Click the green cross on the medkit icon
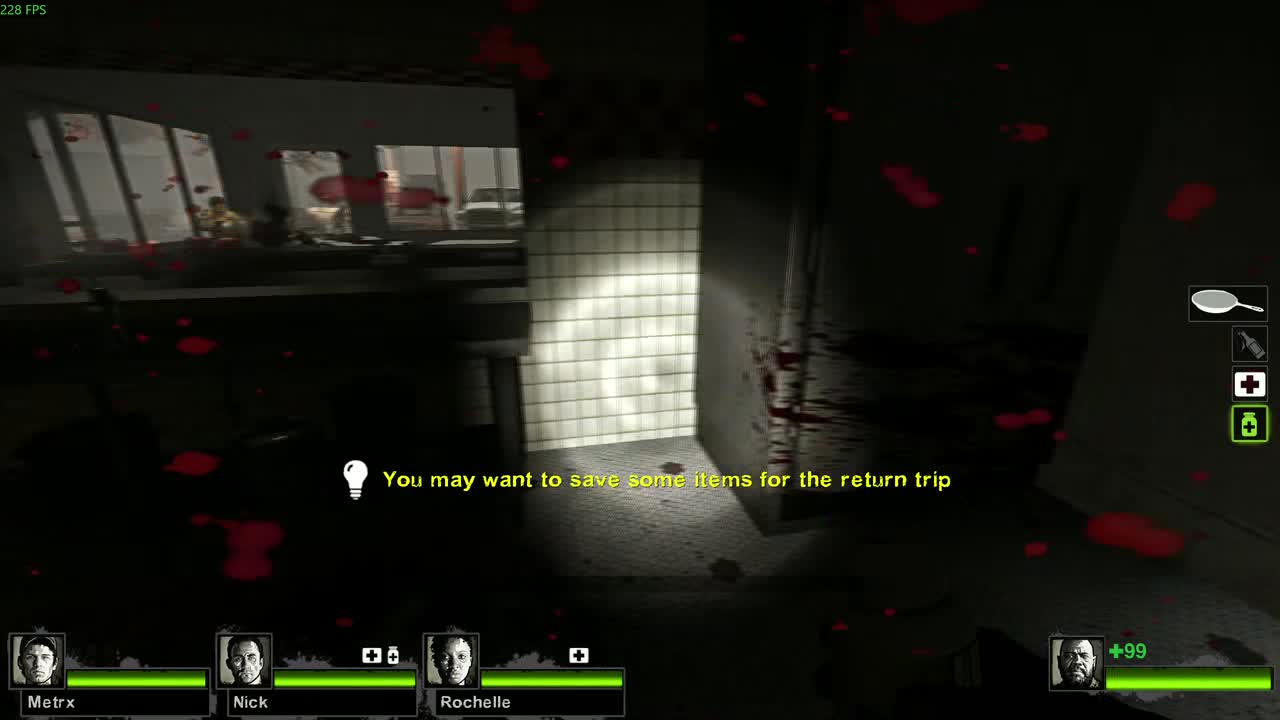The image size is (1280, 720). [1249, 383]
